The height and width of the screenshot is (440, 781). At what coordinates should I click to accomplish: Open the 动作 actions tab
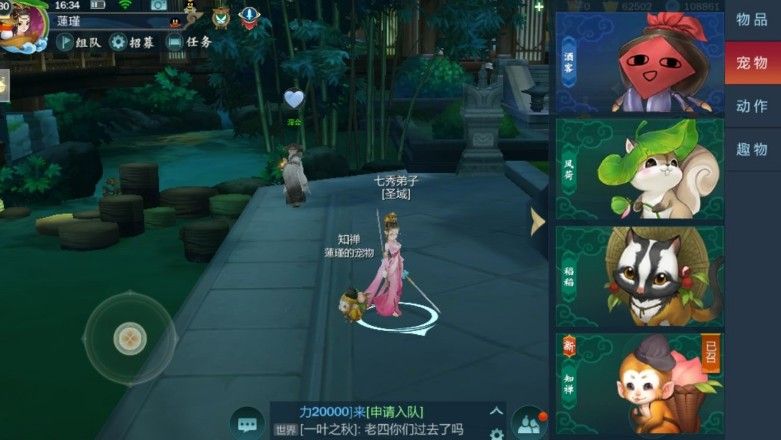coord(752,106)
